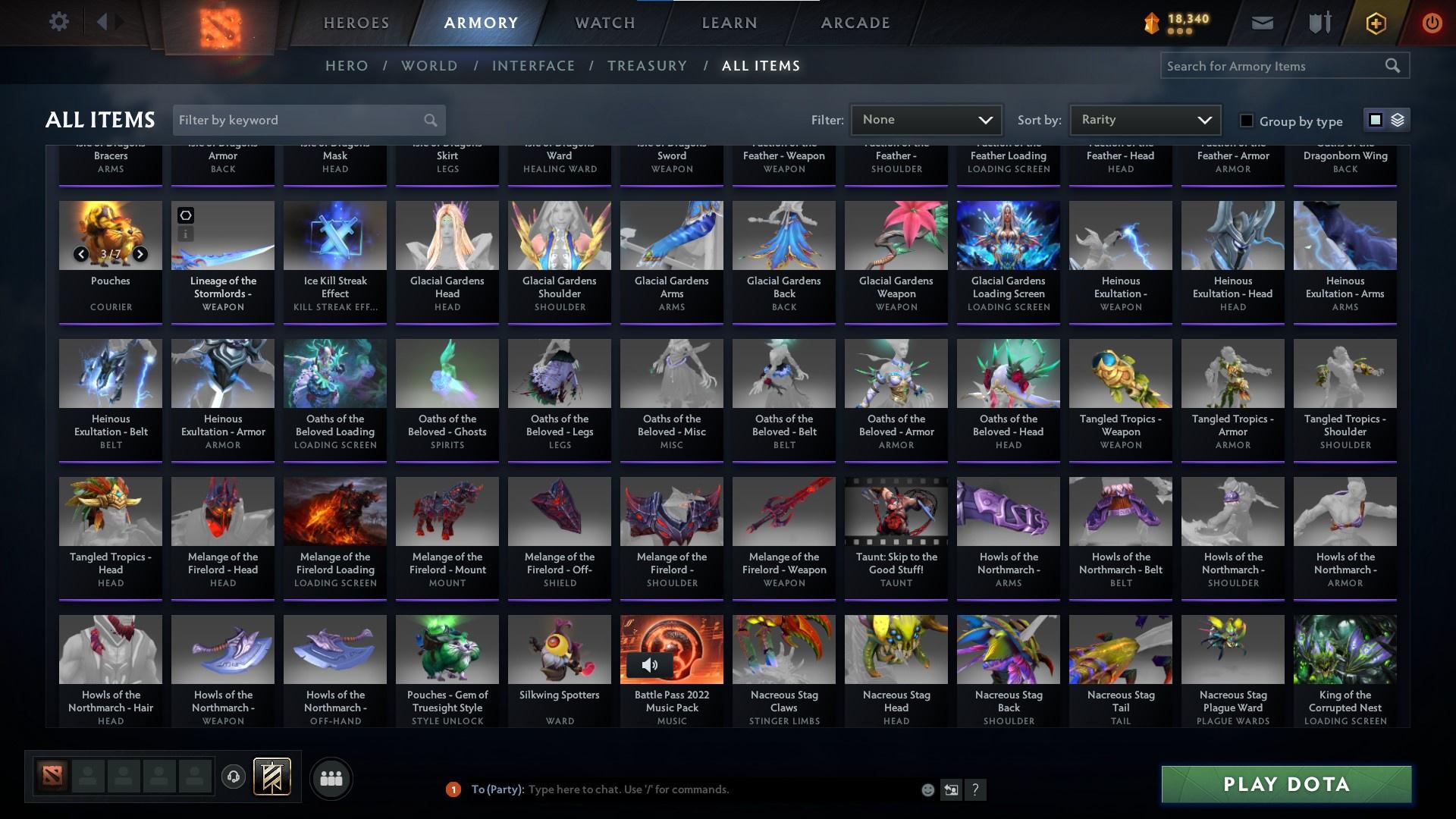Play the Battle Pass 2022 Music Pack audio
The height and width of the screenshot is (819, 1456).
[x=650, y=666]
